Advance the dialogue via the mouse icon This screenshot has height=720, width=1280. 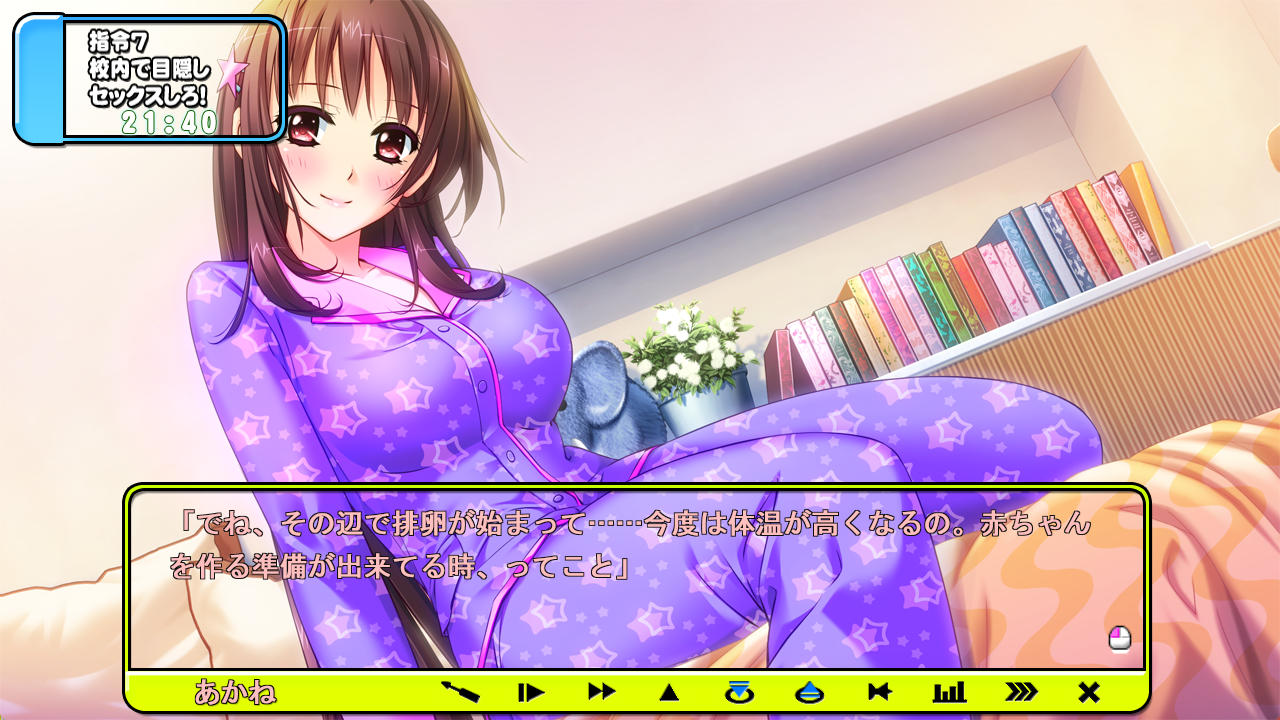coord(1120,638)
